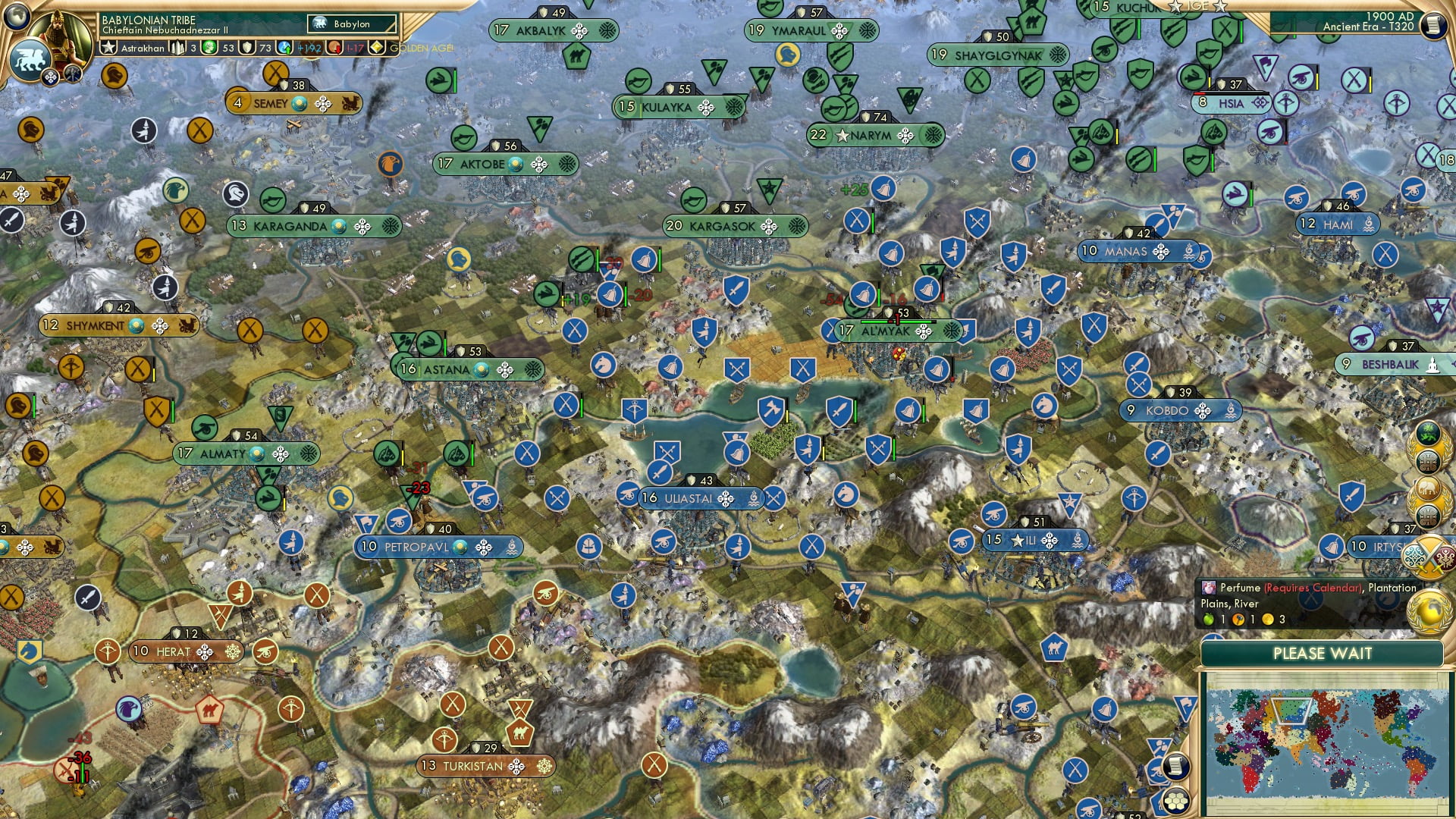Click the elephant resource notification icon
The height and width of the screenshot is (819, 1456).
point(1427,490)
